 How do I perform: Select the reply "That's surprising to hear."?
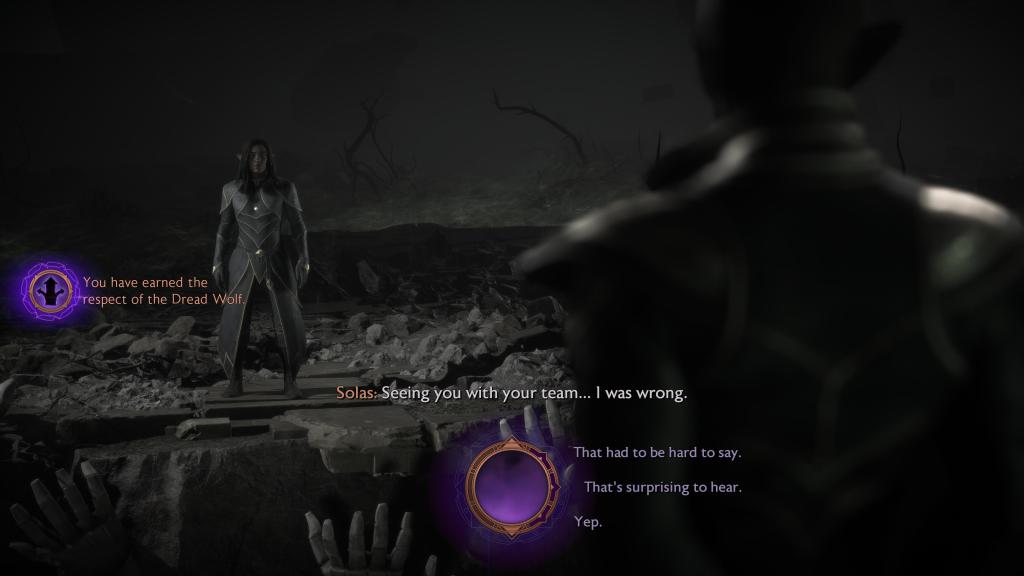click(x=662, y=488)
